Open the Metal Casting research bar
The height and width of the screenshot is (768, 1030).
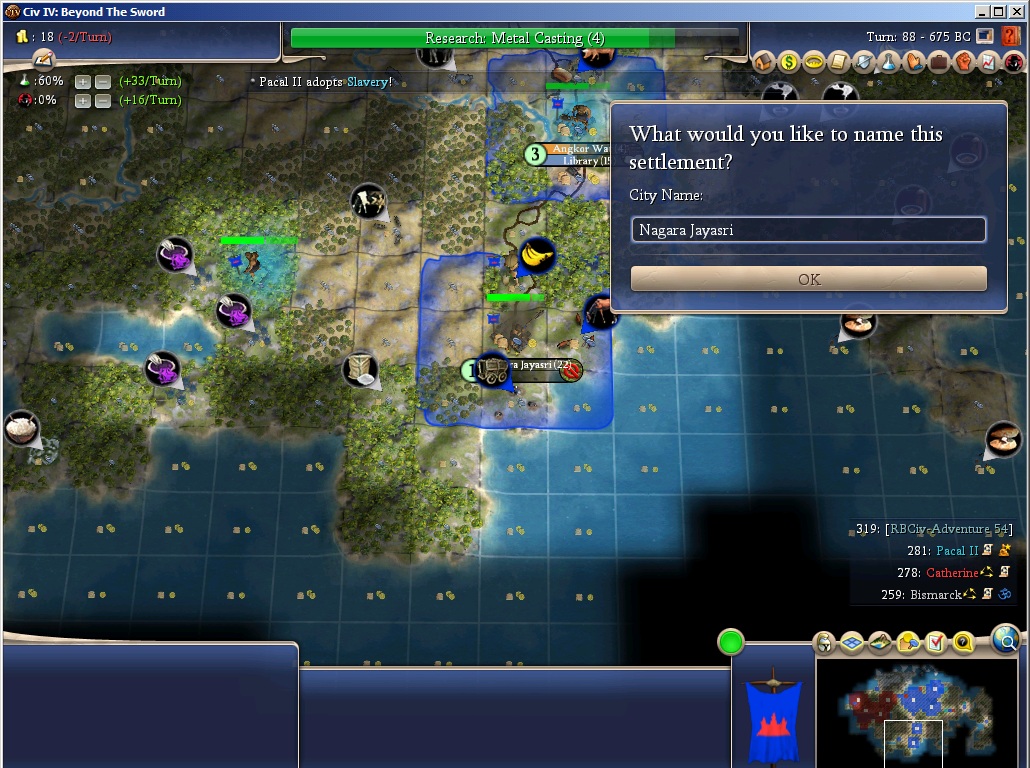click(514, 38)
